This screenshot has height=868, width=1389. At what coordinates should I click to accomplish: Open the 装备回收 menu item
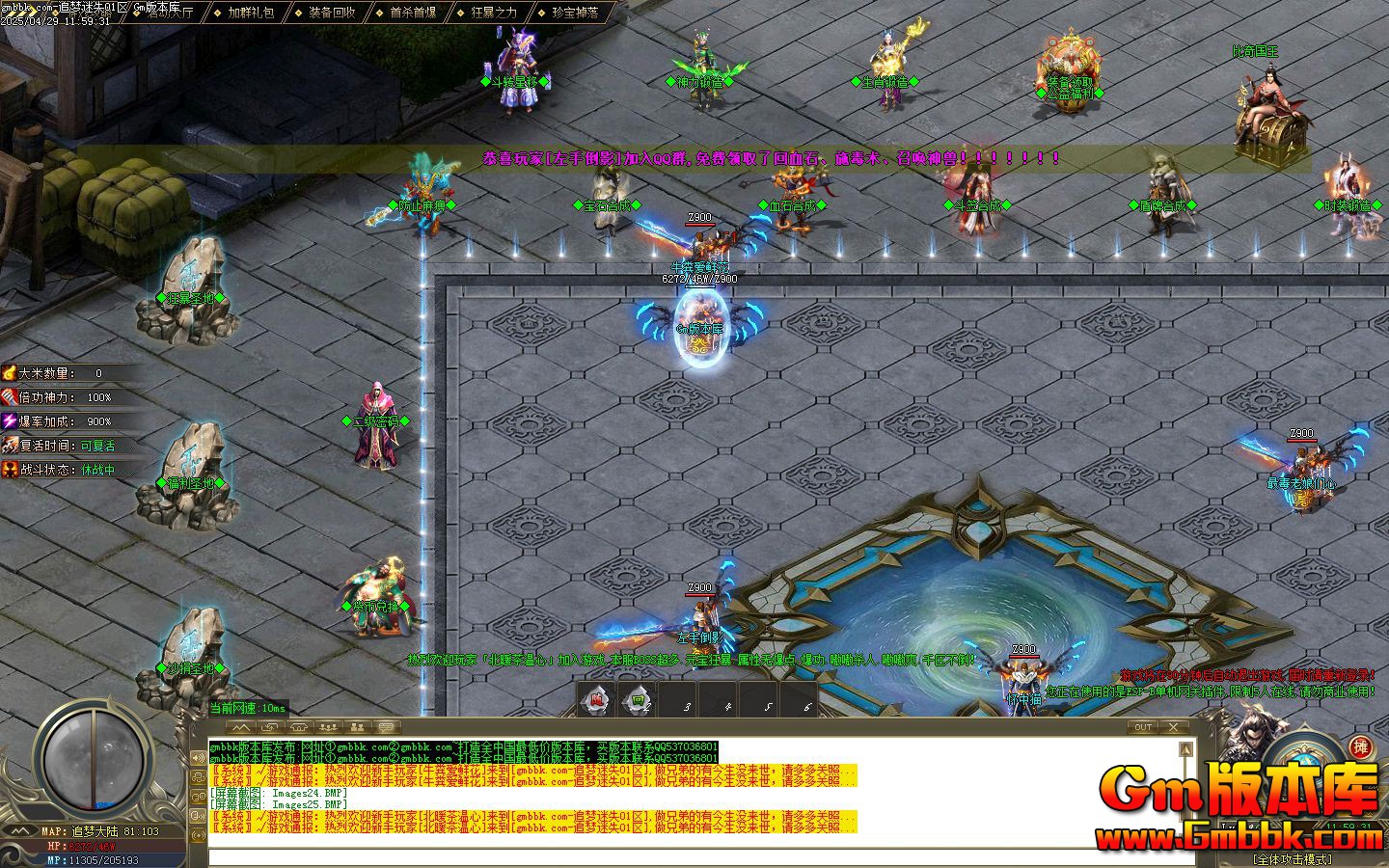pyautogui.click(x=333, y=14)
